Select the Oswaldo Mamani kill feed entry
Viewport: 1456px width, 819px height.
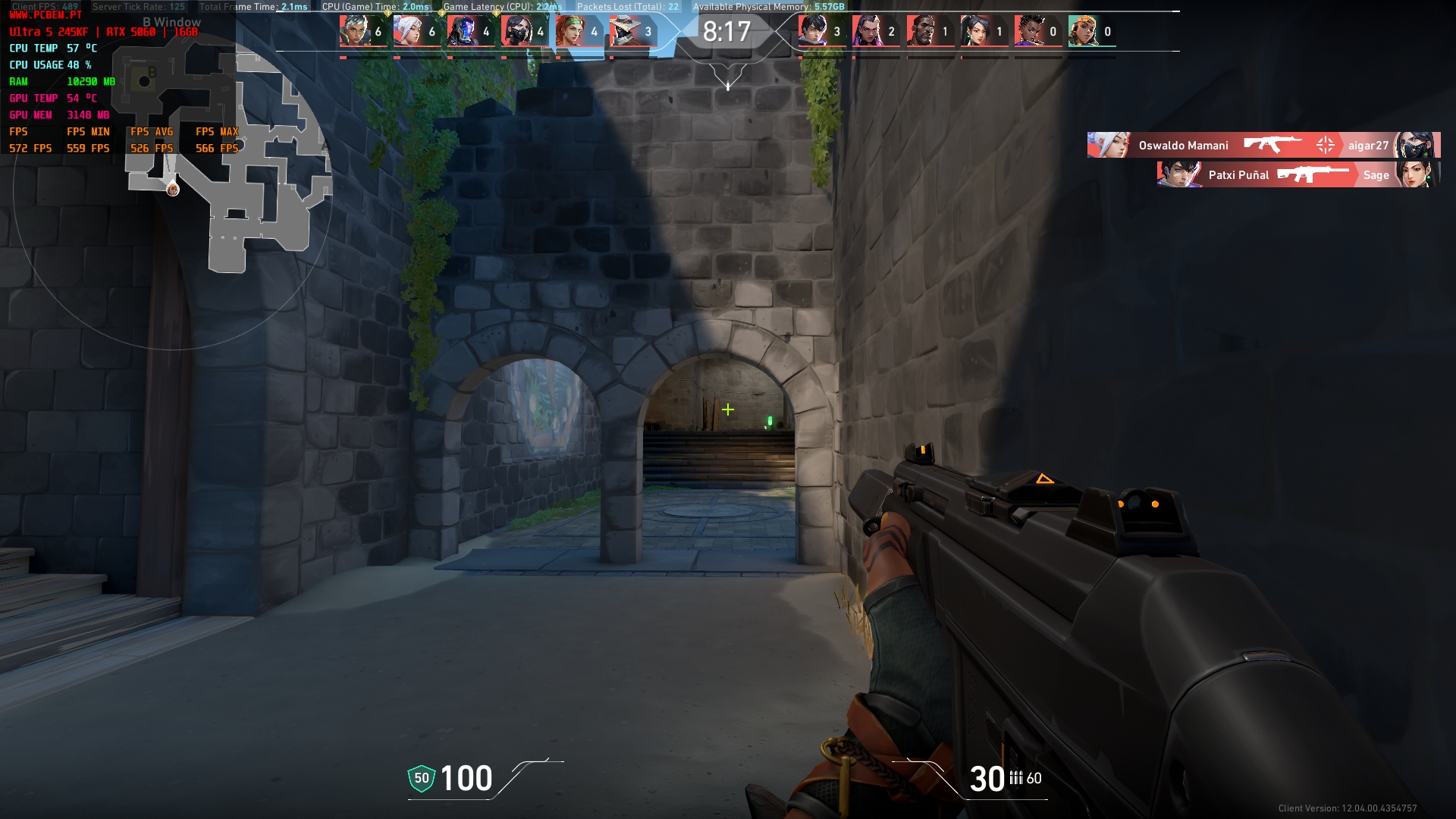(x=1263, y=145)
